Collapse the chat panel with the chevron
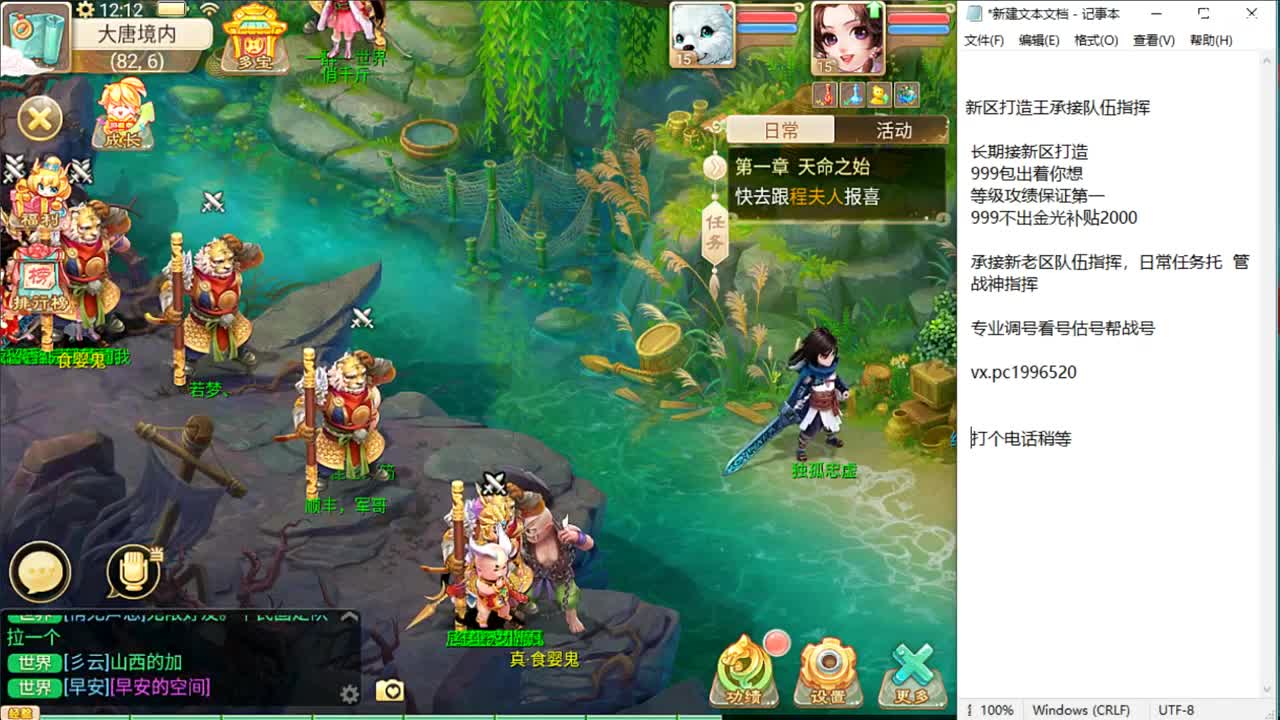The image size is (1280, 720). pyautogui.click(x=349, y=615)
